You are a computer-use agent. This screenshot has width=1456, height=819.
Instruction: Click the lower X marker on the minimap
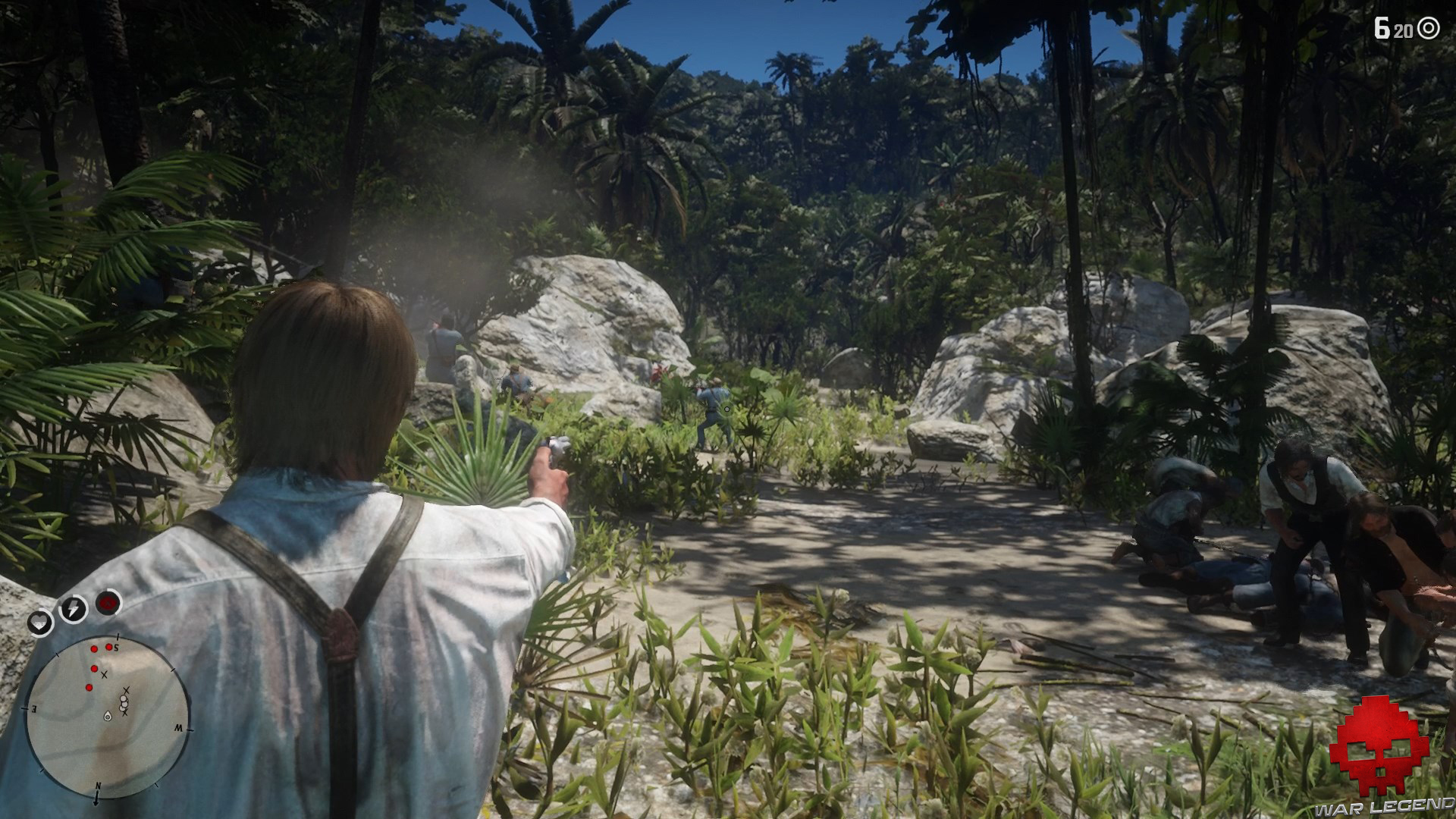click(124, 712)
